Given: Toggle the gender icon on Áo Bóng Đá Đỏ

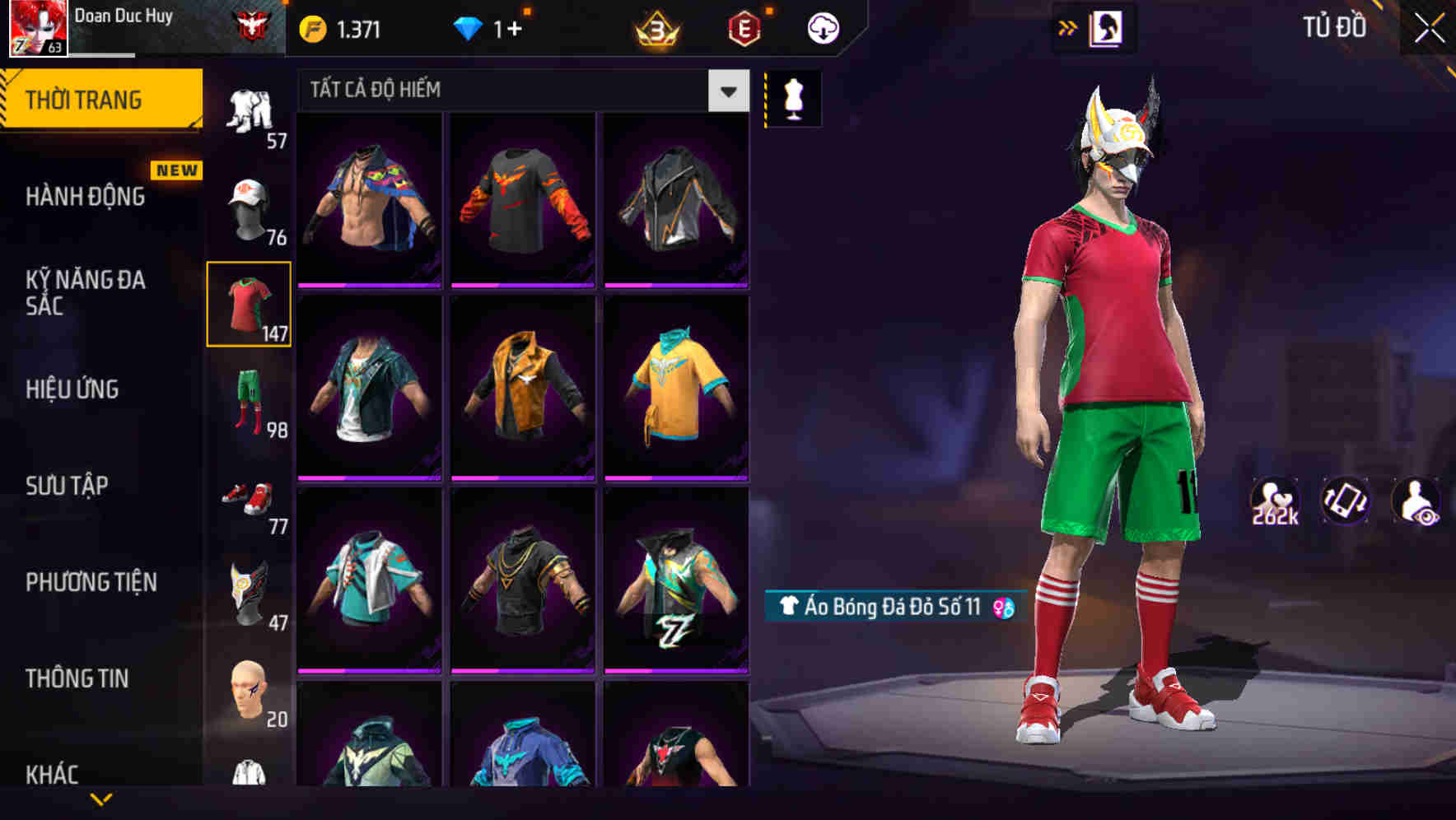Looking at the screenshot, I should coord(1001,607).
